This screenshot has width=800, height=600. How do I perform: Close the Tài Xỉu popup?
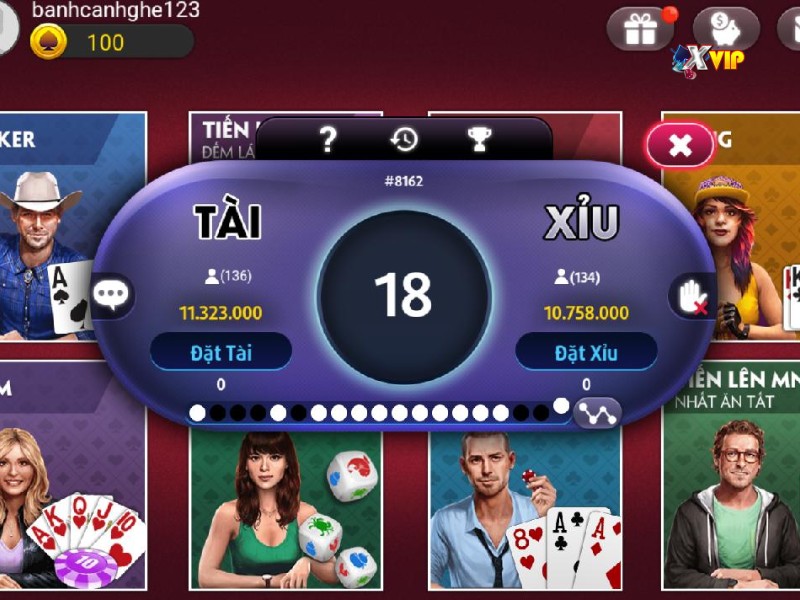(680, 146)
